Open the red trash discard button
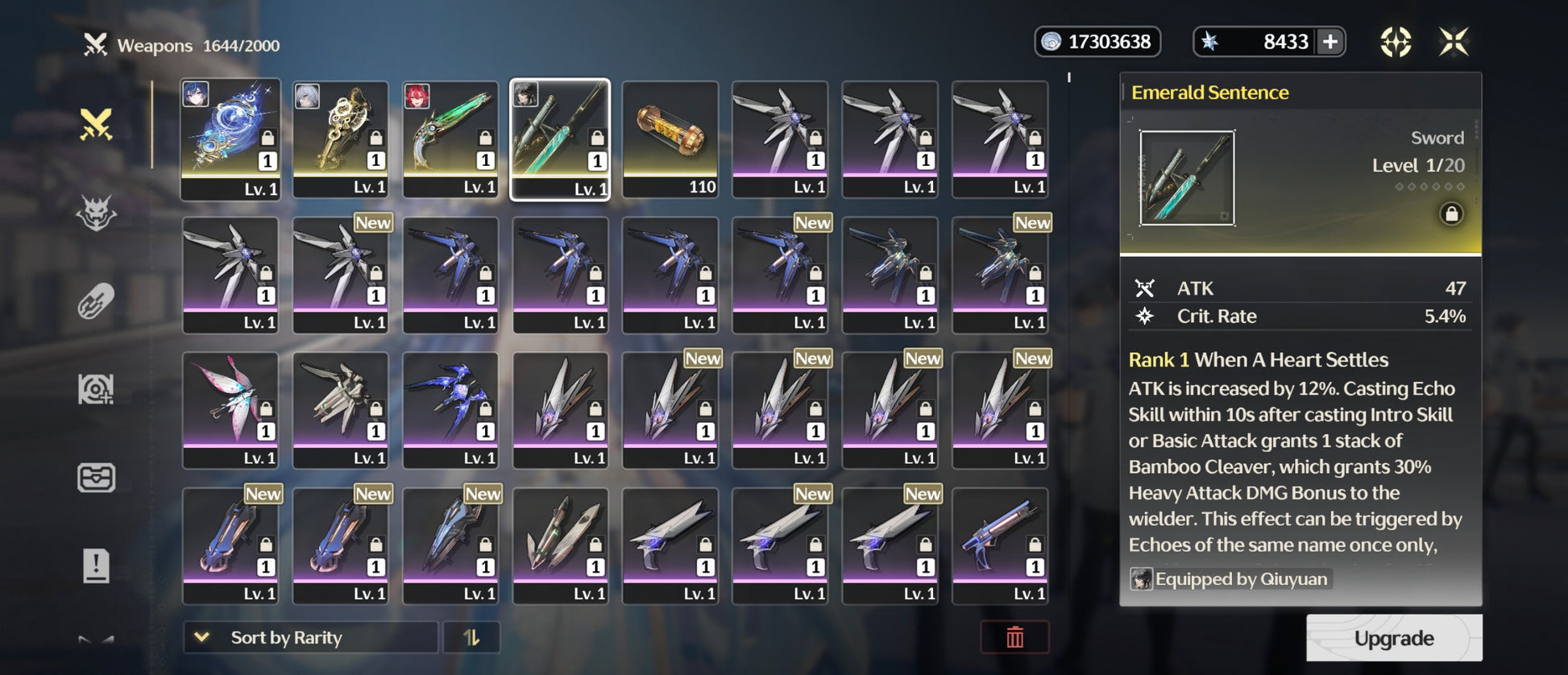The height and width of the screenshot is (675, 1568). (1014, 637)
